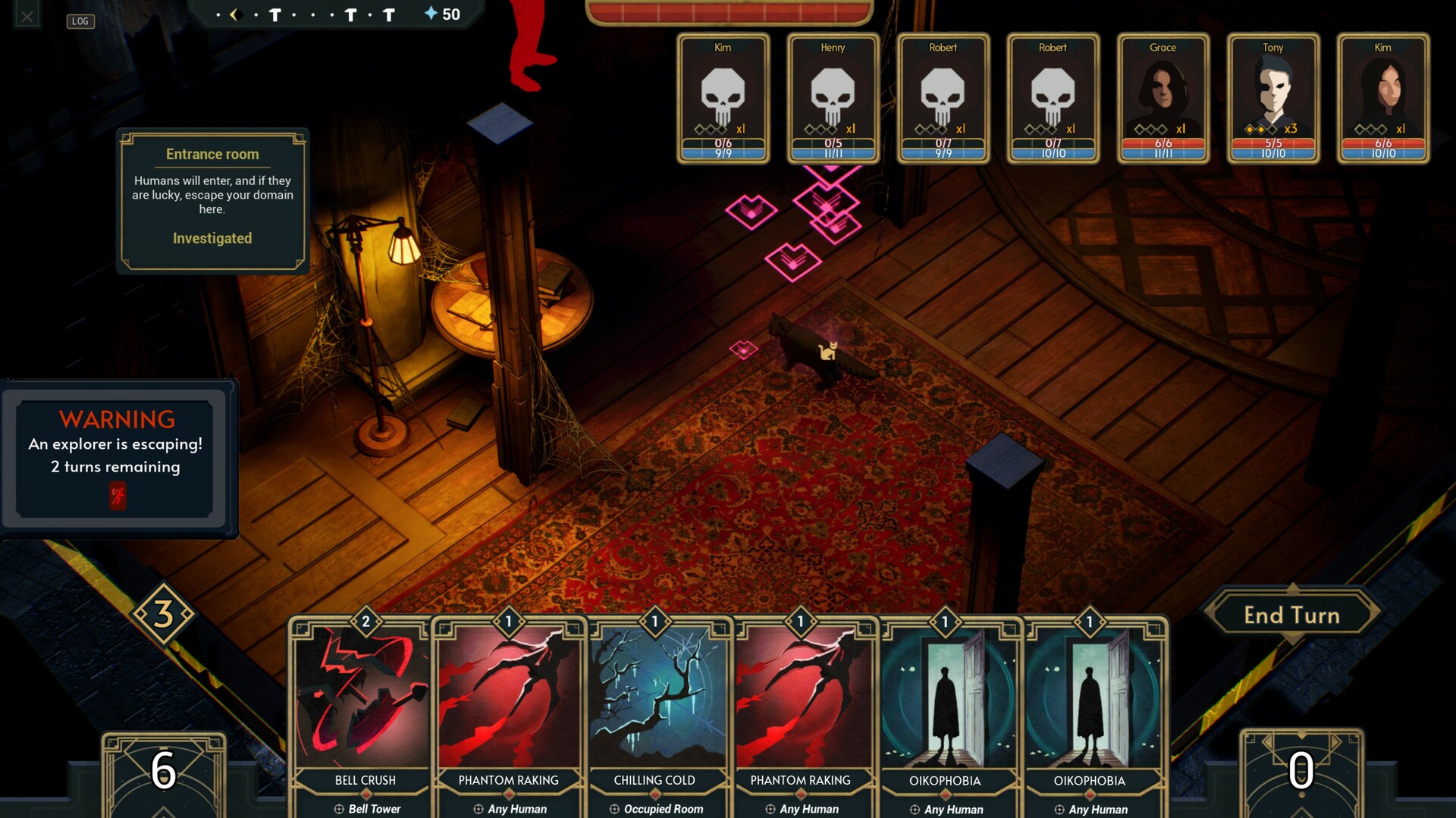
Task: Open the LOG panel
Action: (x=79, y=21)
